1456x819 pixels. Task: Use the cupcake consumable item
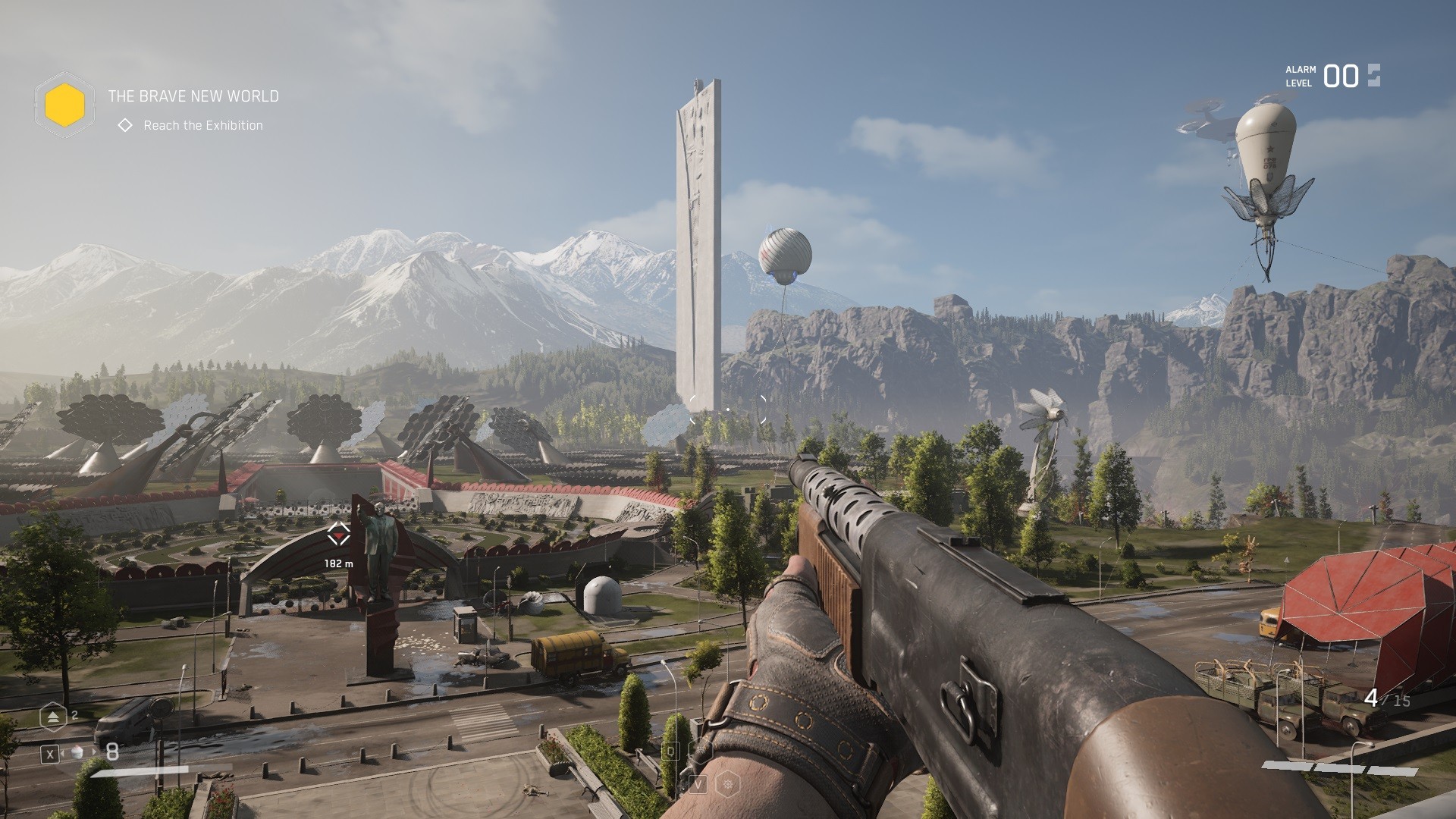point(77,752)
